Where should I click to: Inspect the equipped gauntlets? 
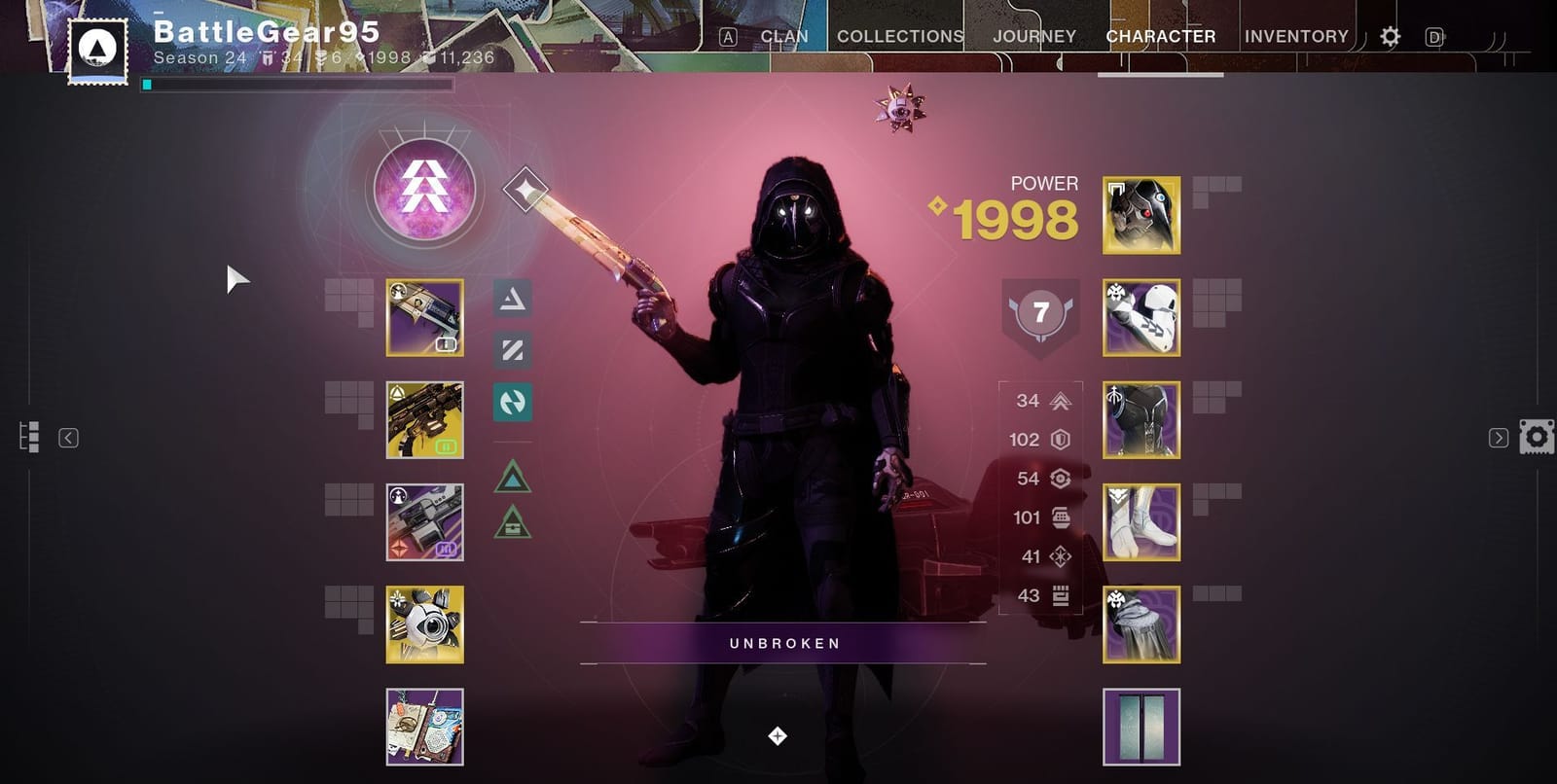point(1140,318)
